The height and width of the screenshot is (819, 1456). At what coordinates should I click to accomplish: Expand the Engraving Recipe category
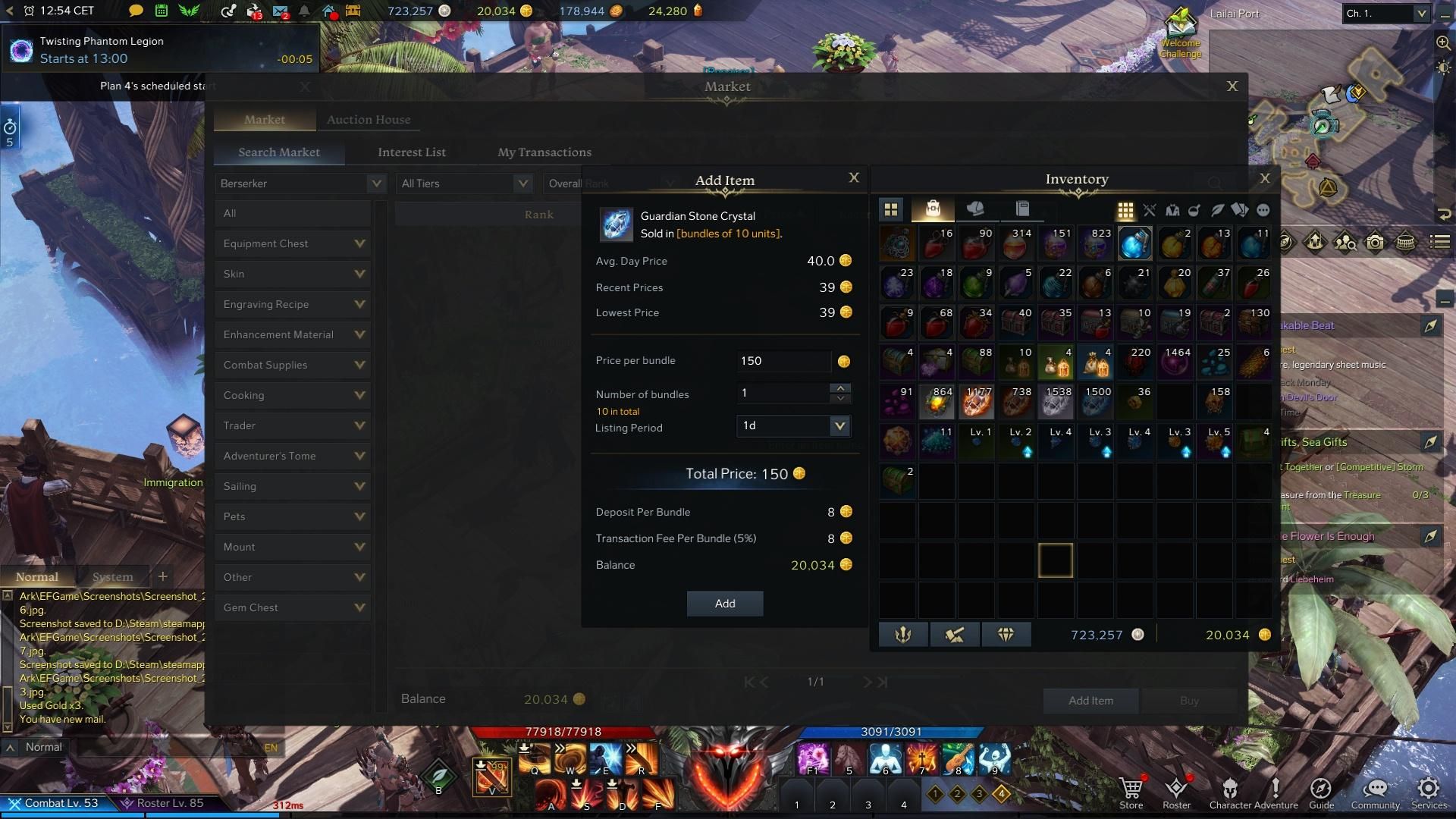(293, 304)
